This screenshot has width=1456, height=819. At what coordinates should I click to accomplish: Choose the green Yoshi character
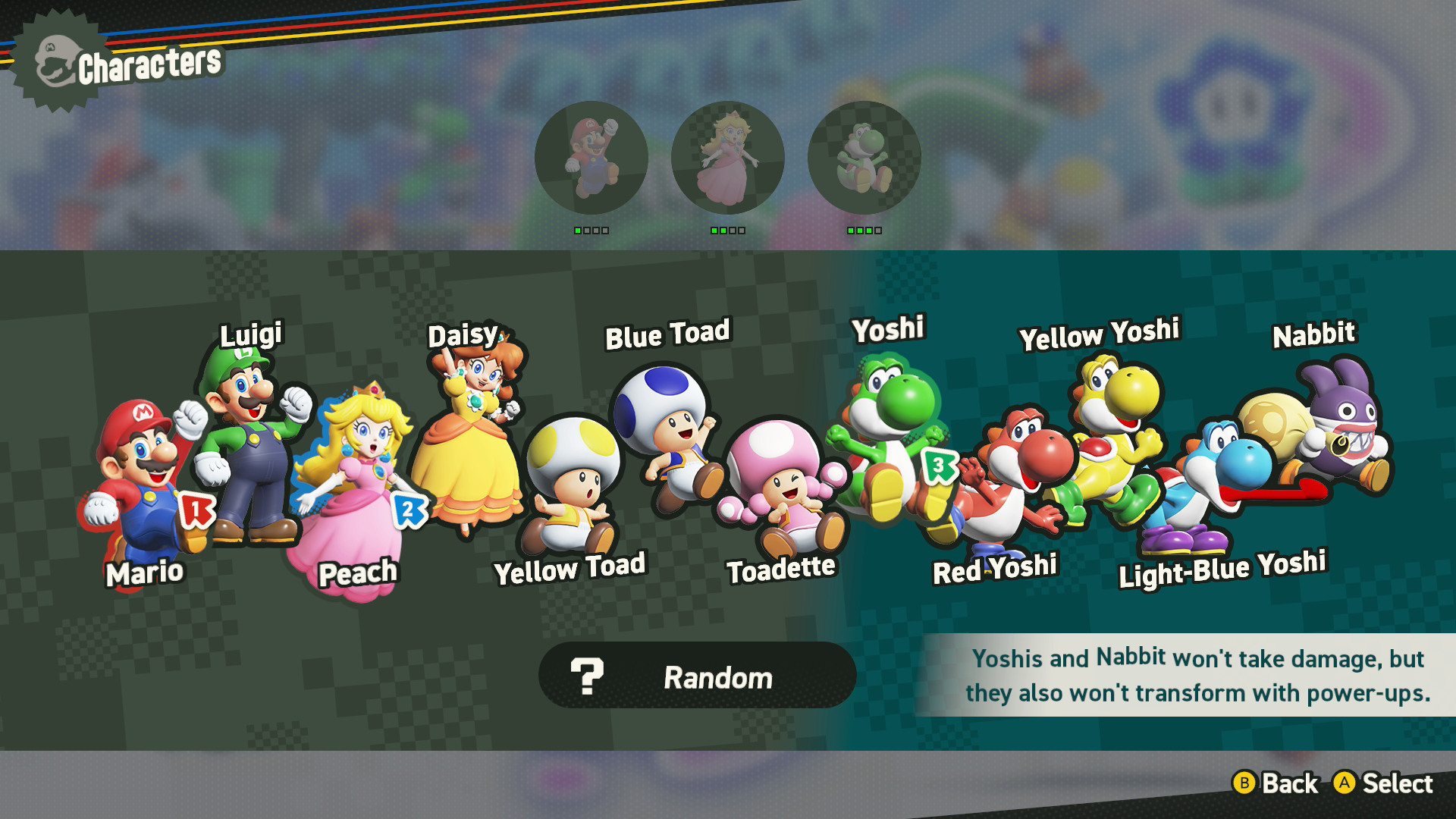887,432
